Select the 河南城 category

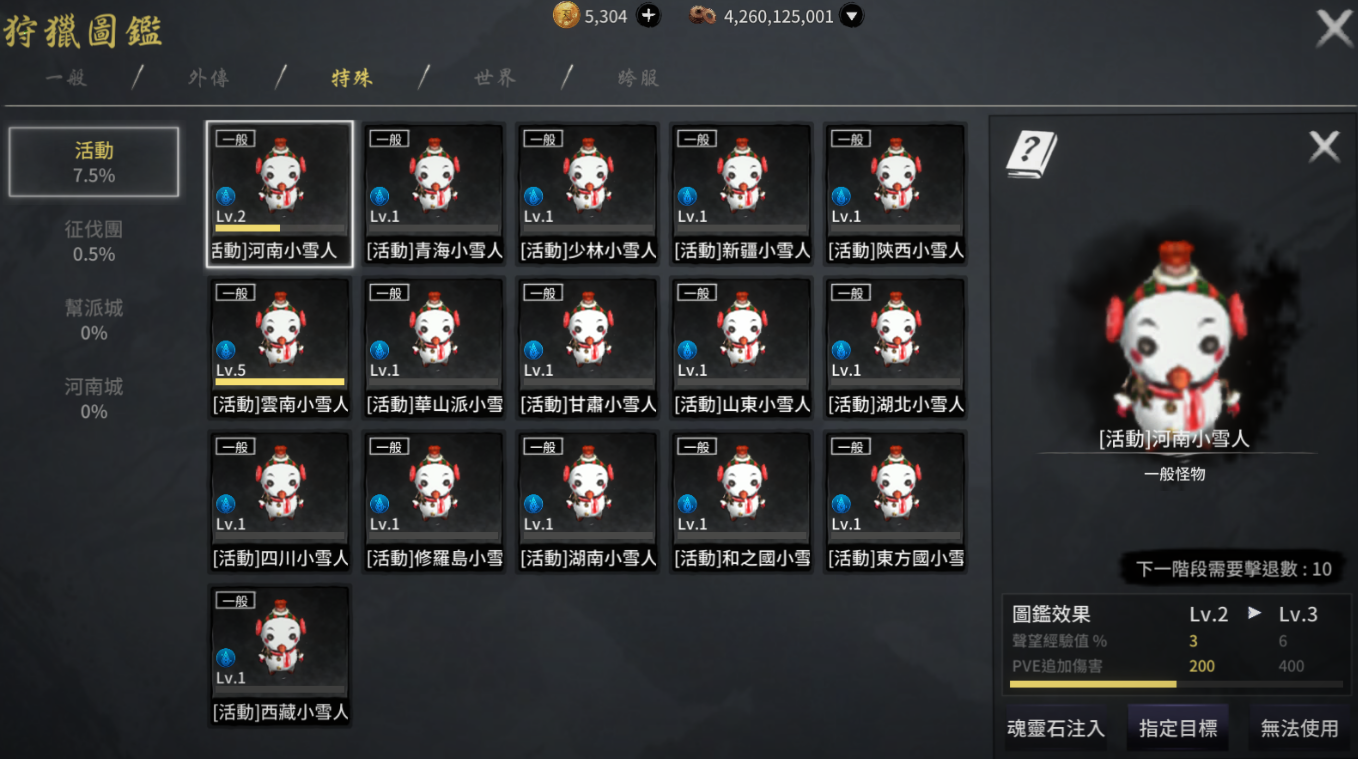coord(94,398)
